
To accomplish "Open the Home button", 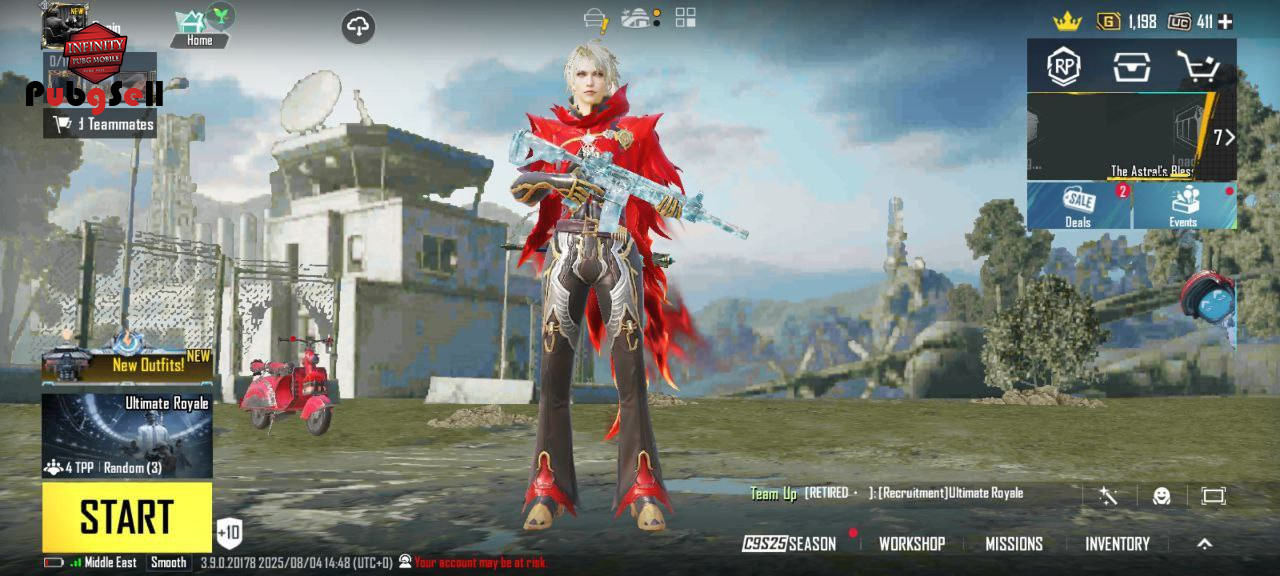I will pyautogui.click(x=199, y=29).
